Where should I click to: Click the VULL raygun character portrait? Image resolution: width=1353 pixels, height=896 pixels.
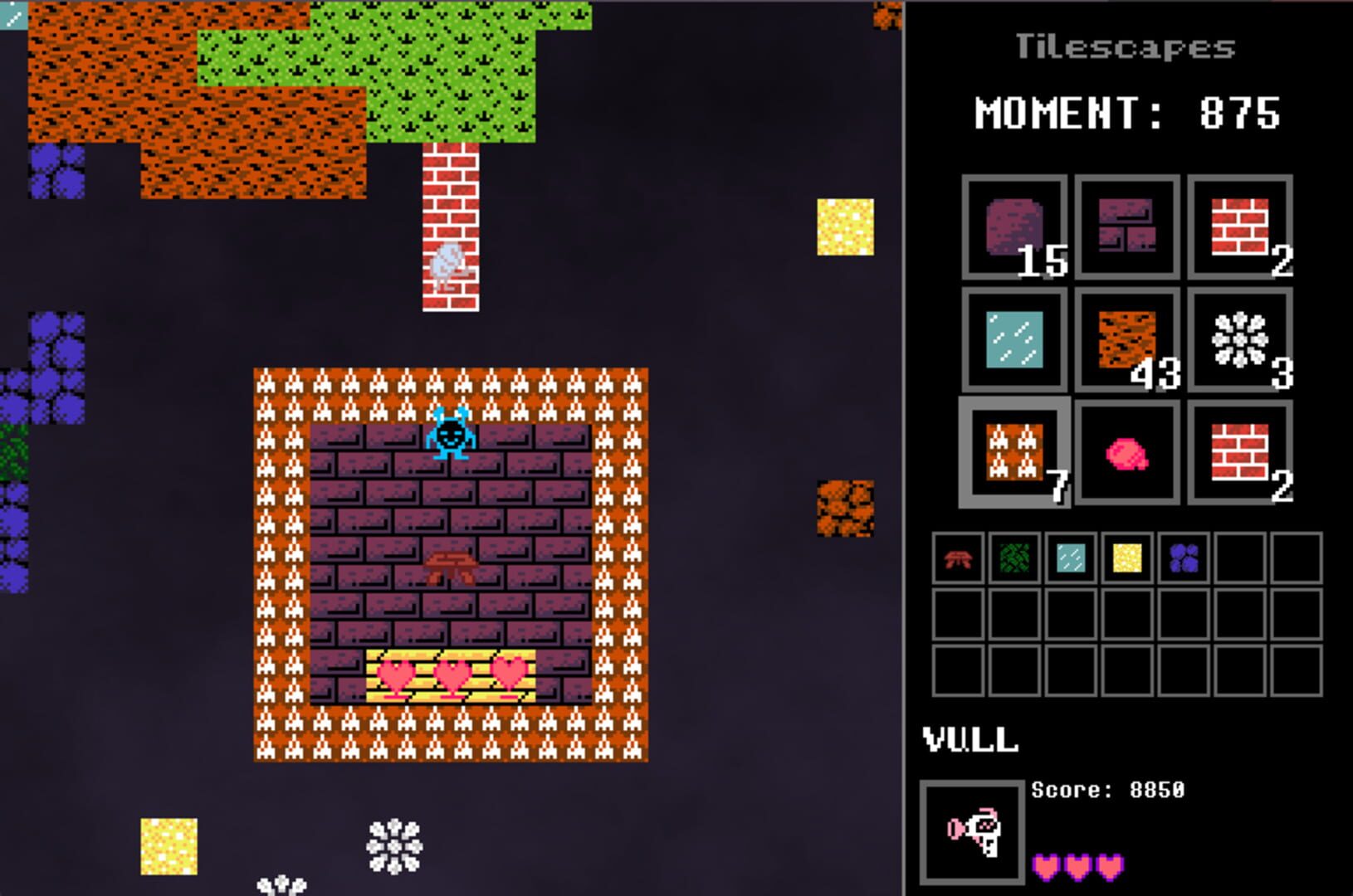tap(973, 834)
